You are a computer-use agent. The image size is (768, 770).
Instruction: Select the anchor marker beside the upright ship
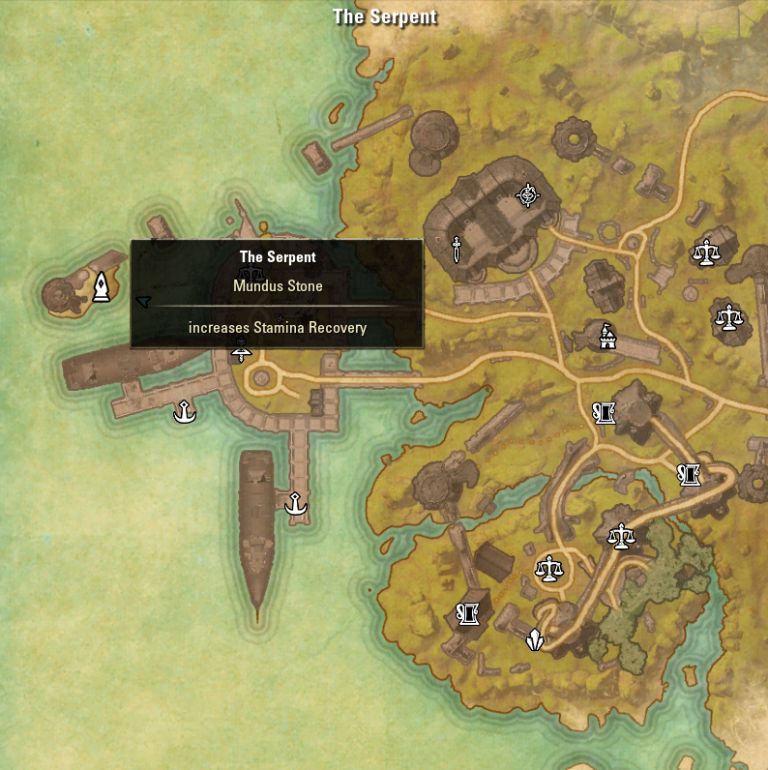pos(295,504)
